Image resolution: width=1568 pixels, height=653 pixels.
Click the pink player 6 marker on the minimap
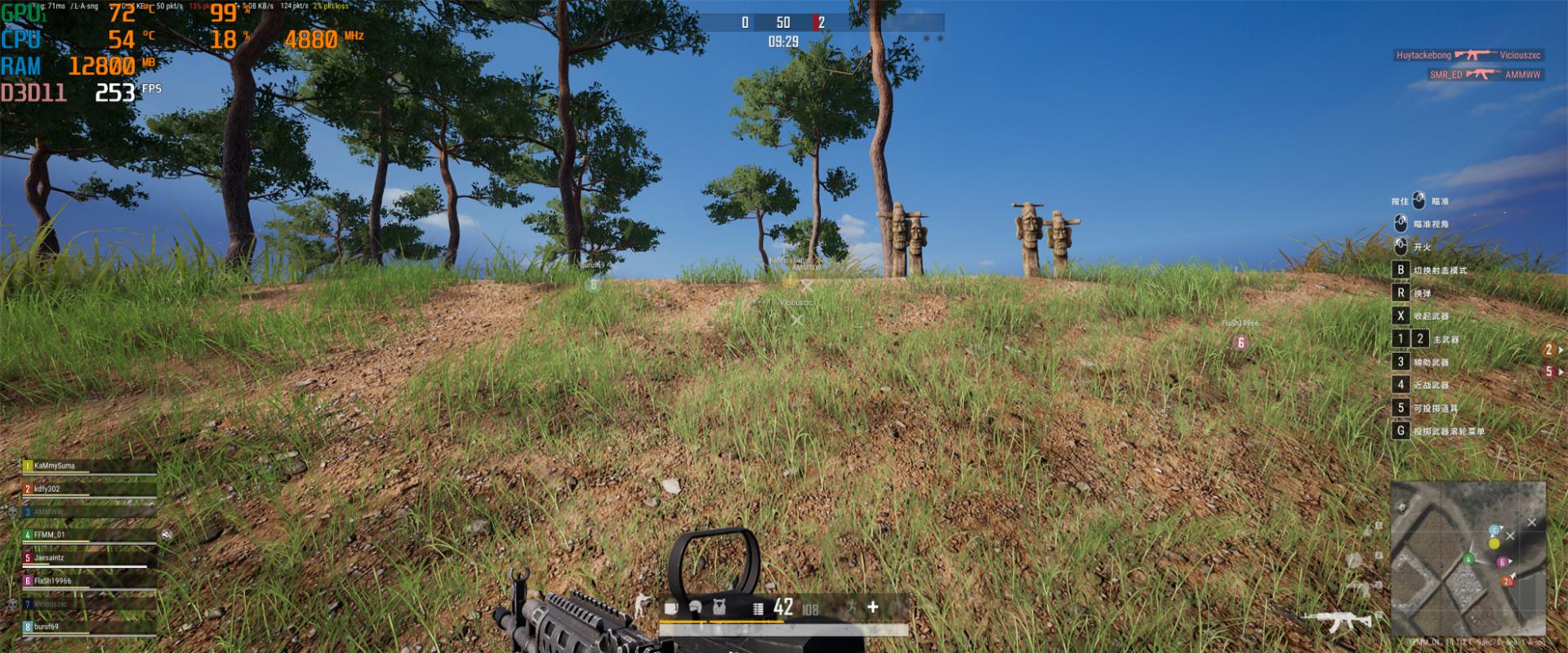tap(1501, 562)
